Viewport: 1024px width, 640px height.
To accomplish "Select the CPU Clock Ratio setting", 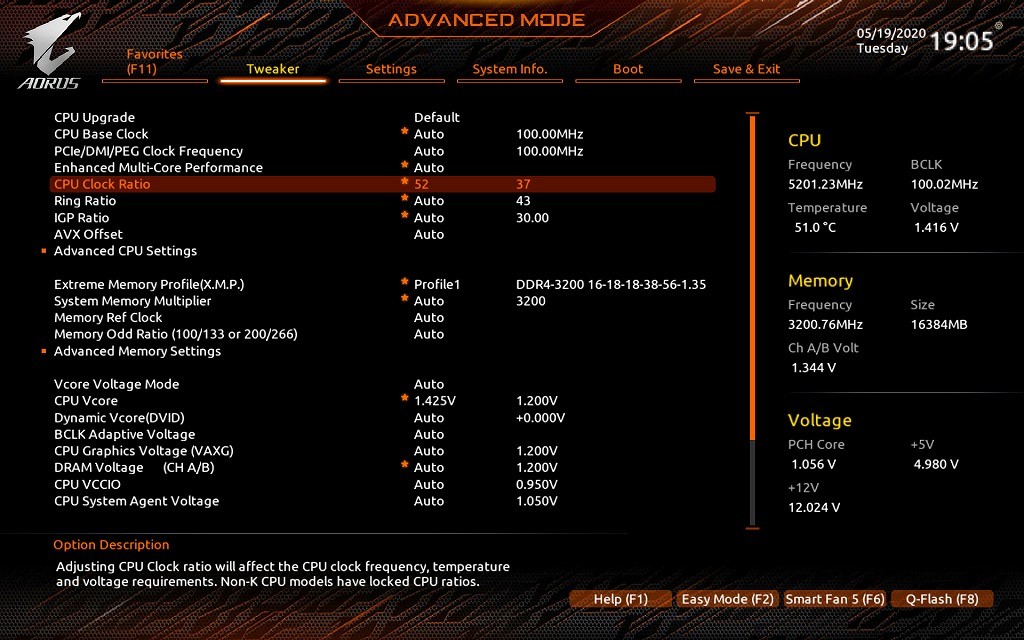I will [102, 184].
